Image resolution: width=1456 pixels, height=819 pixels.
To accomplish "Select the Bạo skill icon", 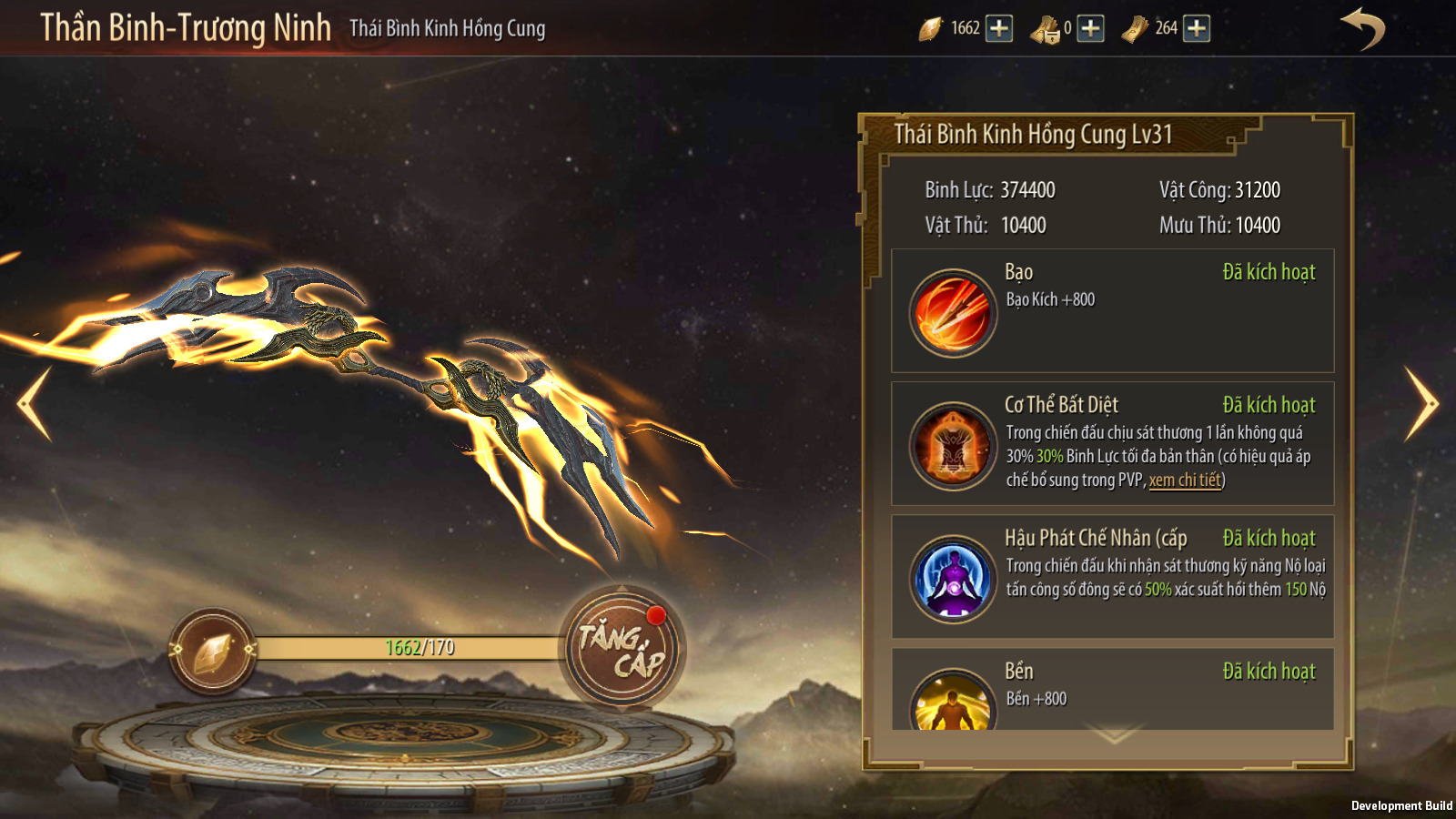I will [953, 312].
